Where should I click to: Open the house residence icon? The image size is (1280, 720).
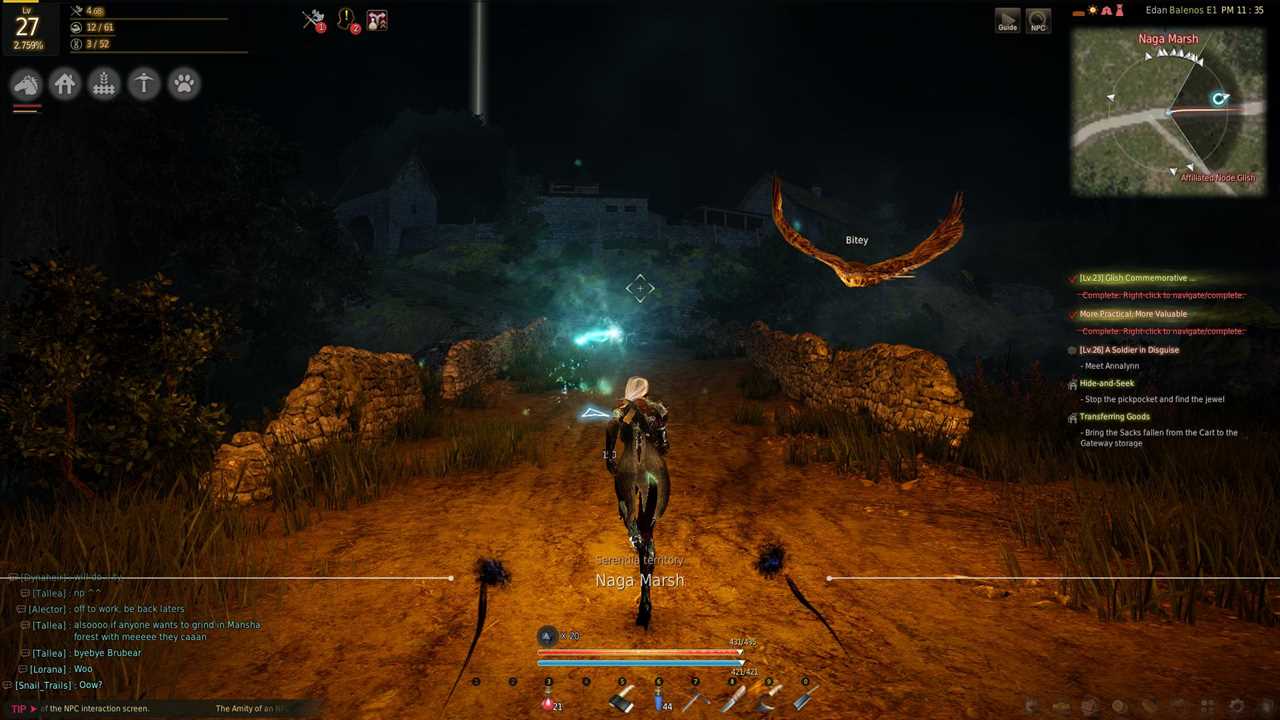tap(65, 85)
